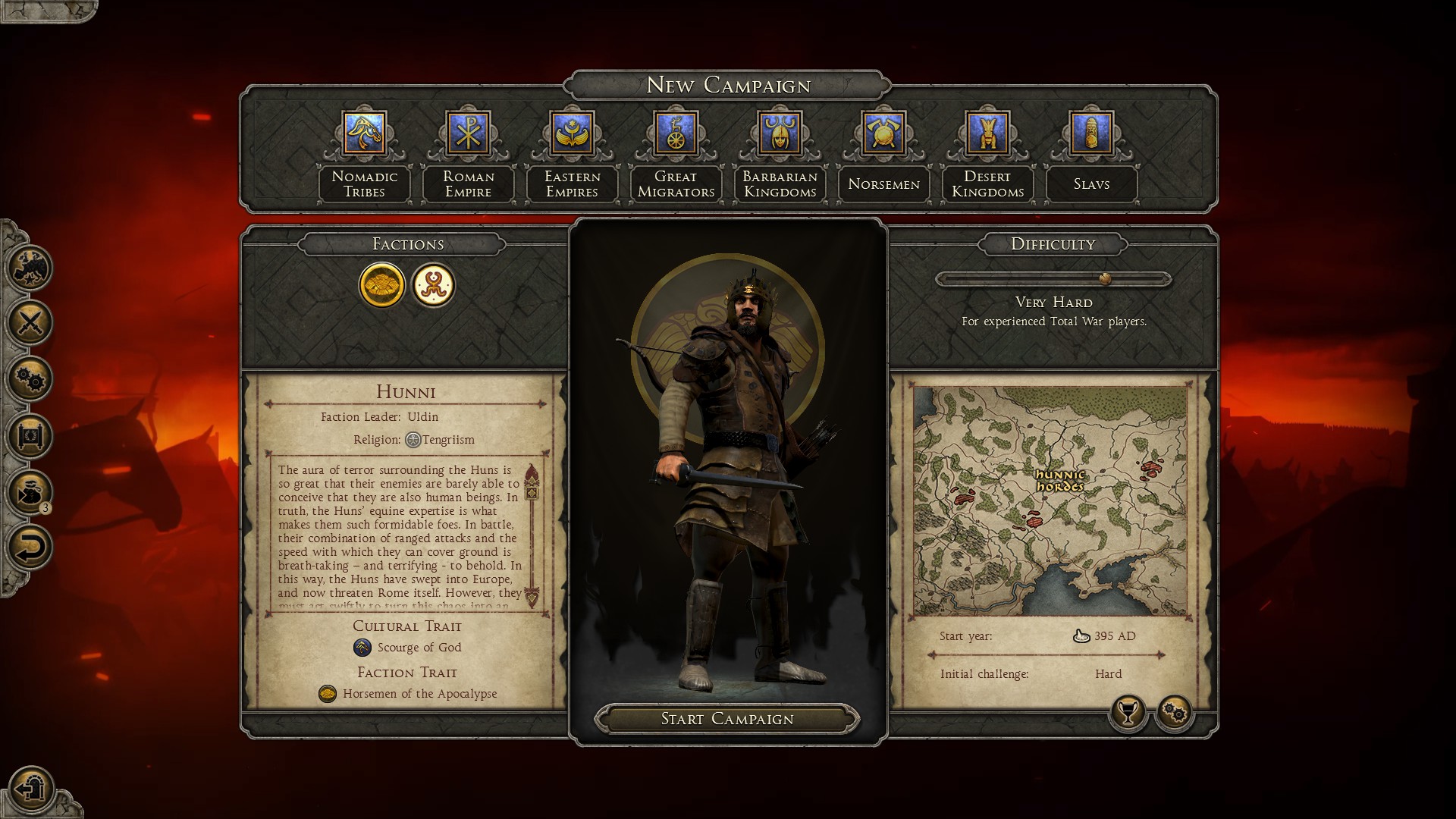Show the Desert Kingdoms factions
The height and width of the screenshot is (819, 1456).
tap(987, 133)
